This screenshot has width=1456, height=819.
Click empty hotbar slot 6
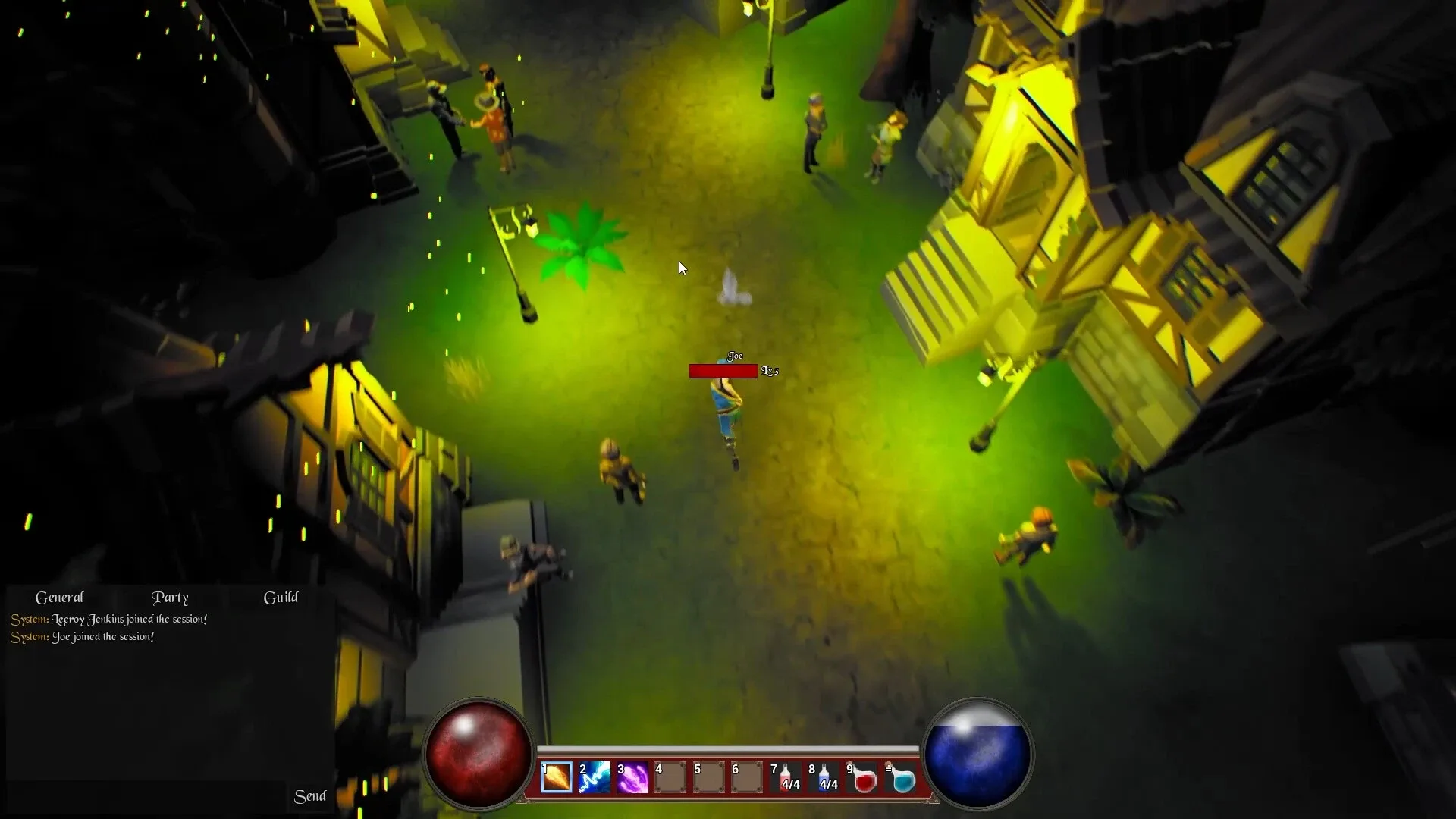(748, 777)
